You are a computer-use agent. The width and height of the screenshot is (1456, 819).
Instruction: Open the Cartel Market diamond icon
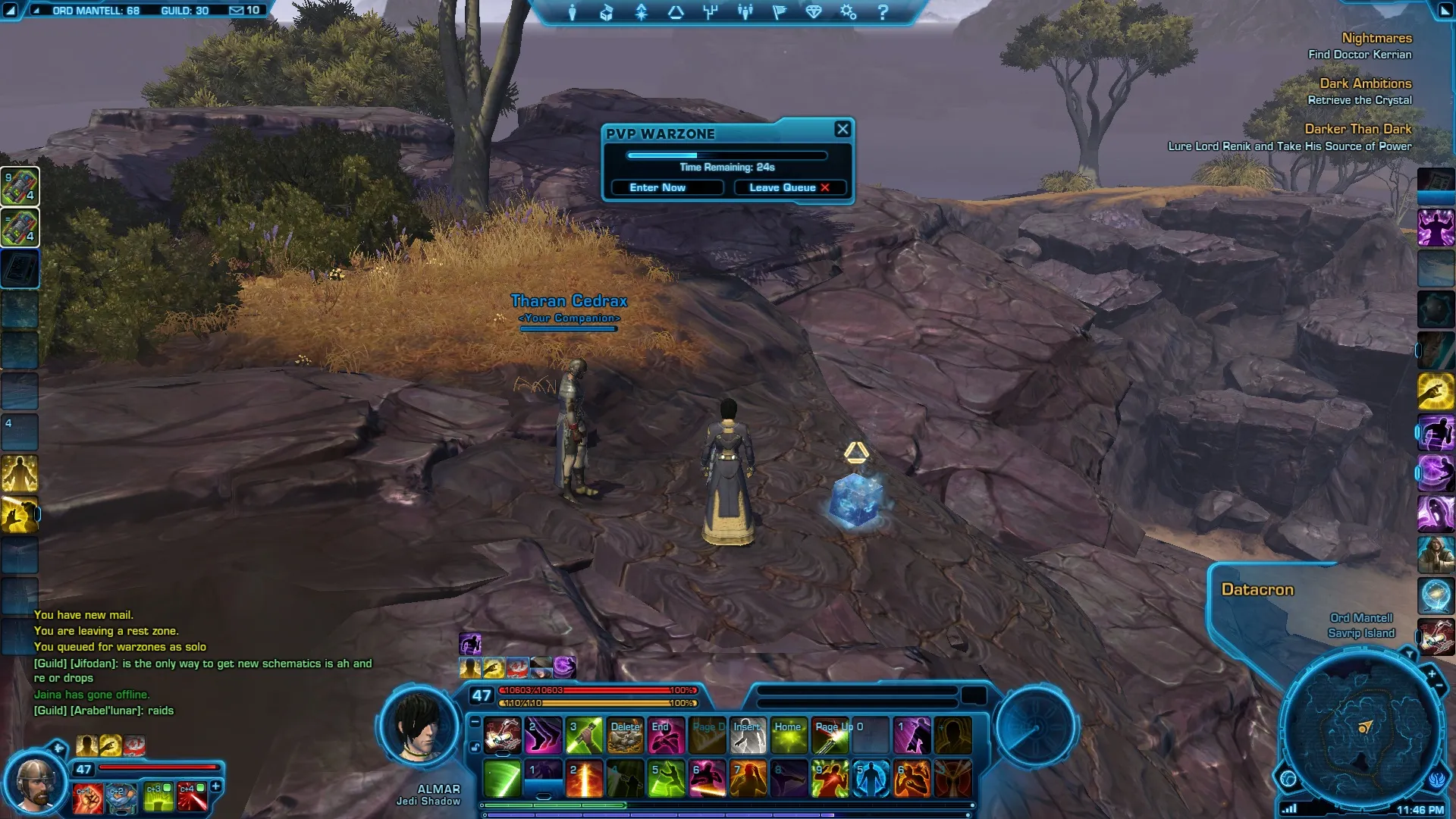814,12
